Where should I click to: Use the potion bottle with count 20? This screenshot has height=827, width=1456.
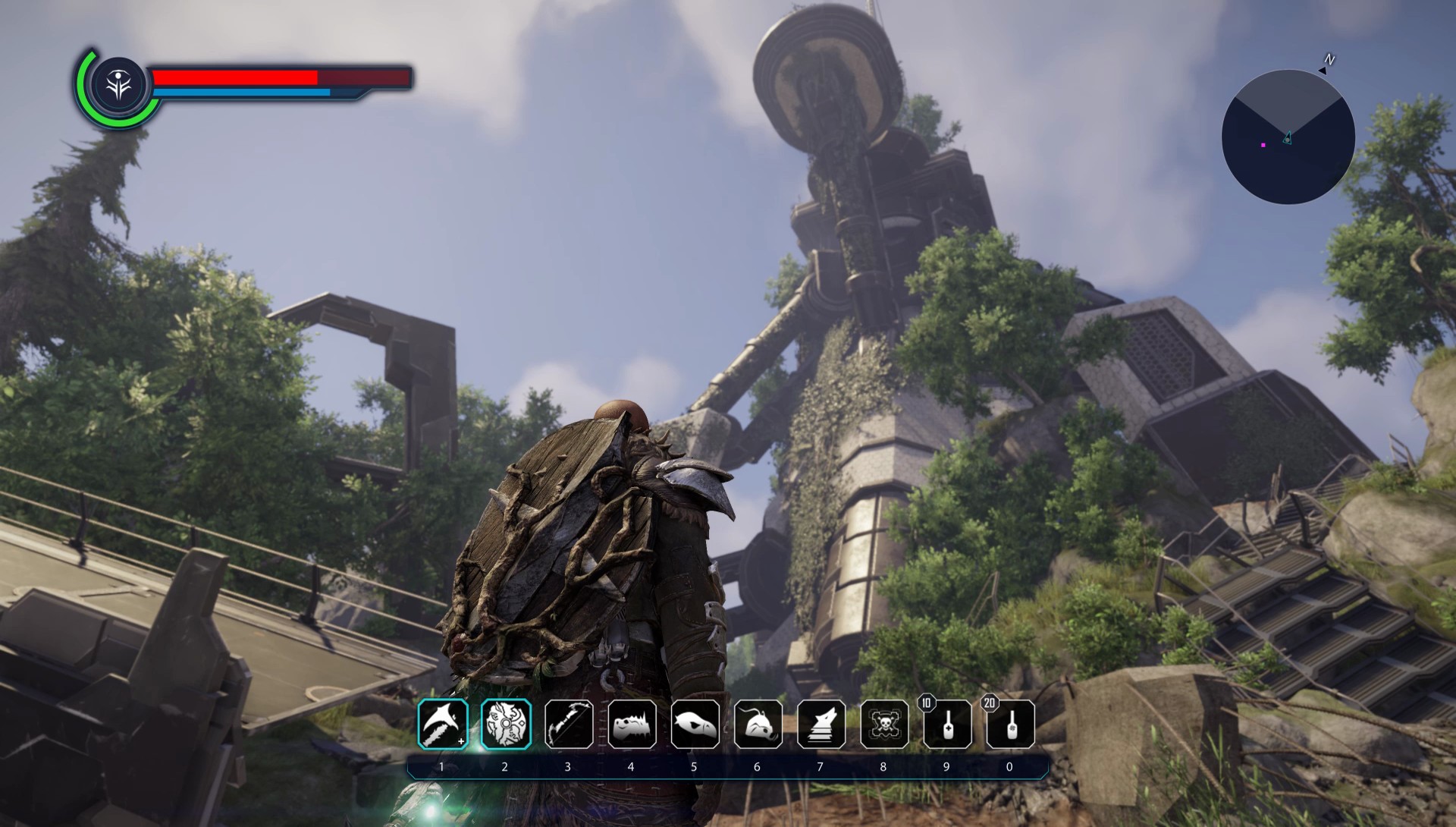tap(1010, 725)
